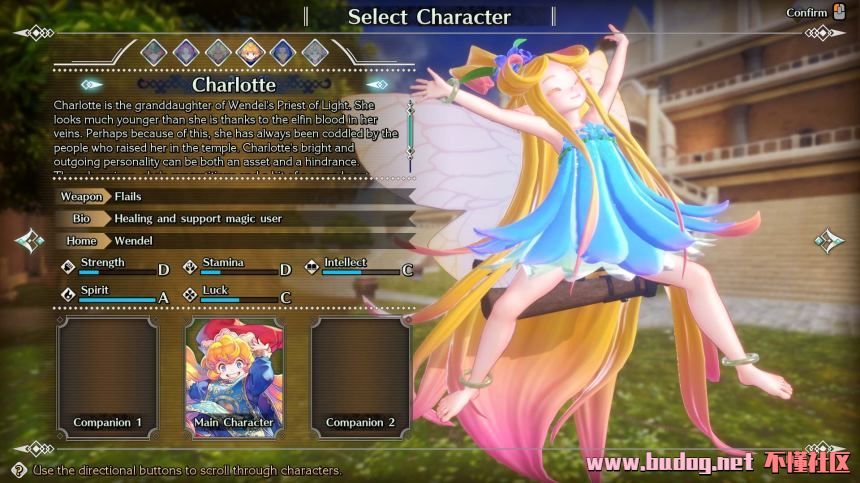
Task: Go to next character with large right arrow
Action: click(x=828, y=241)
